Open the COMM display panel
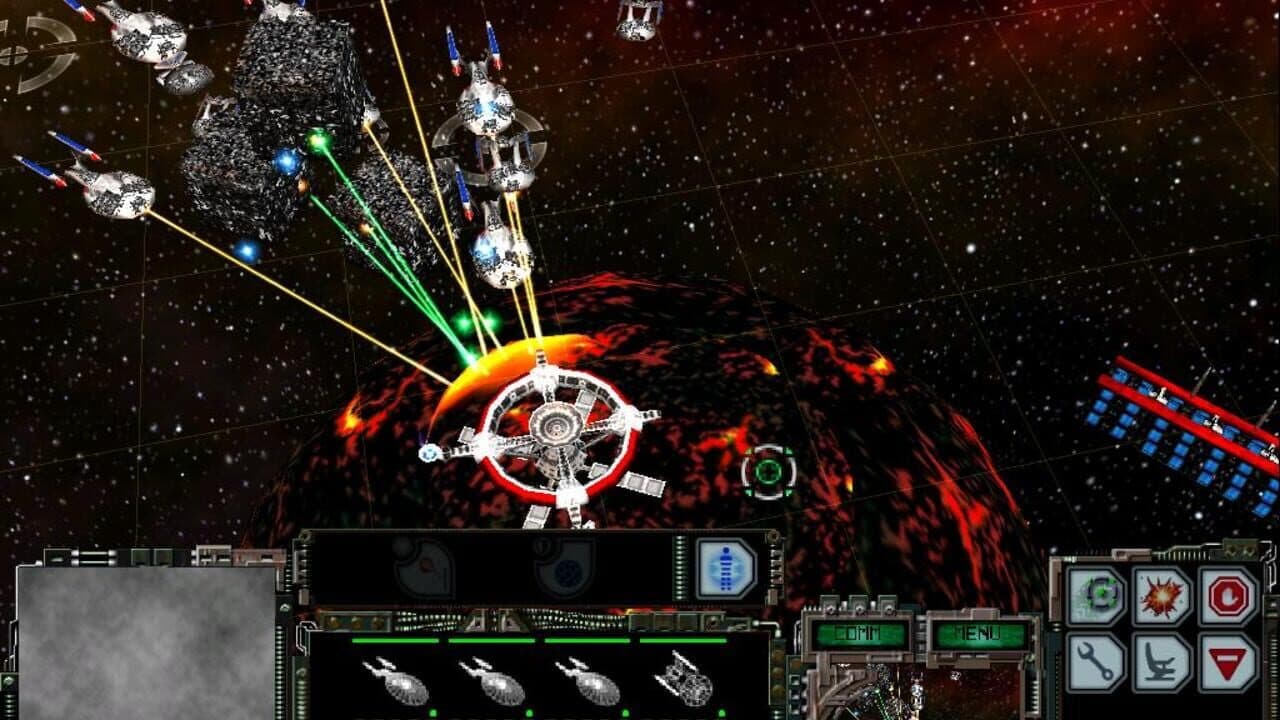 tap(858, 632)
